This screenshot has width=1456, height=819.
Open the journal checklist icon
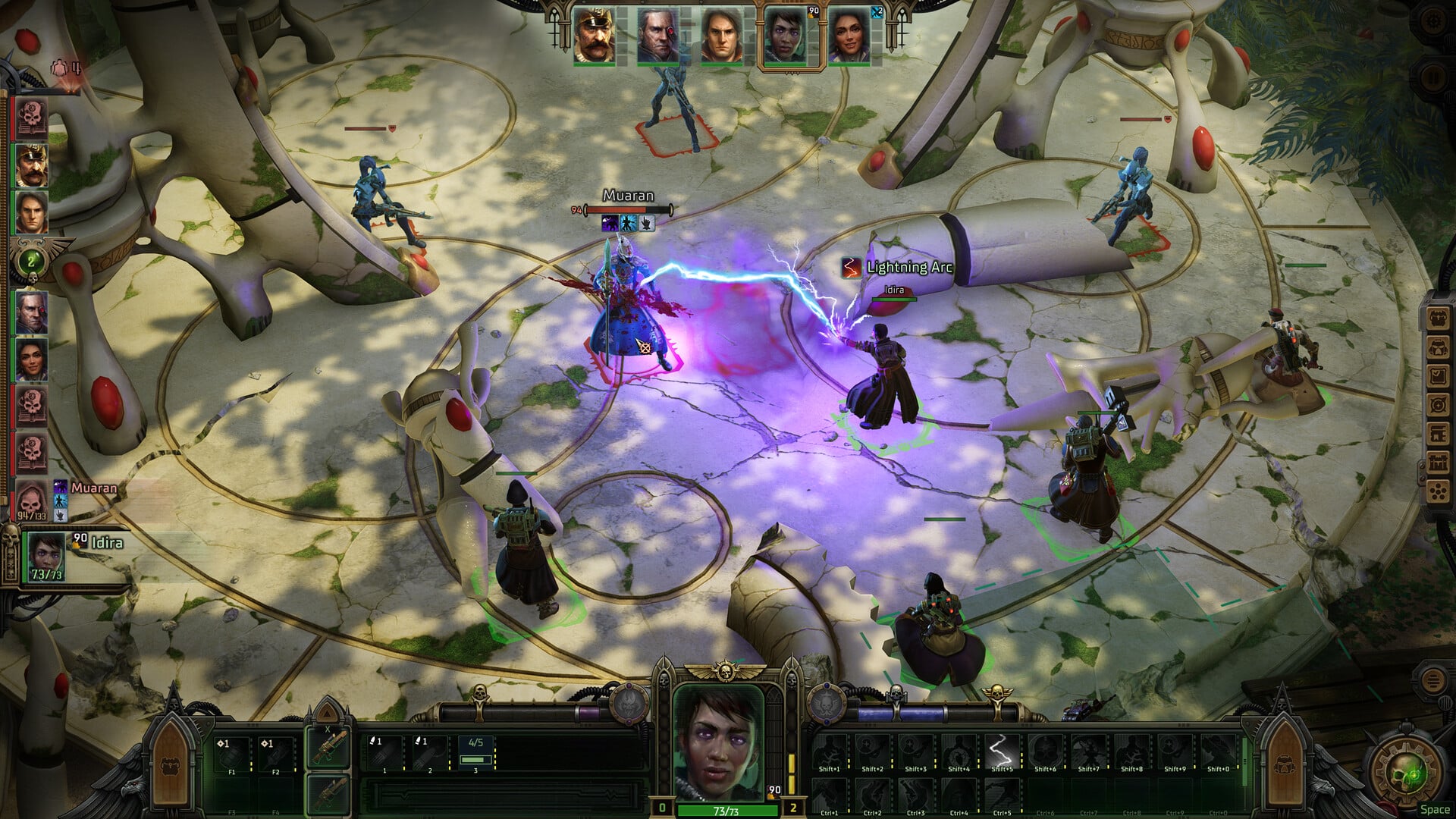pos(1438,375)
